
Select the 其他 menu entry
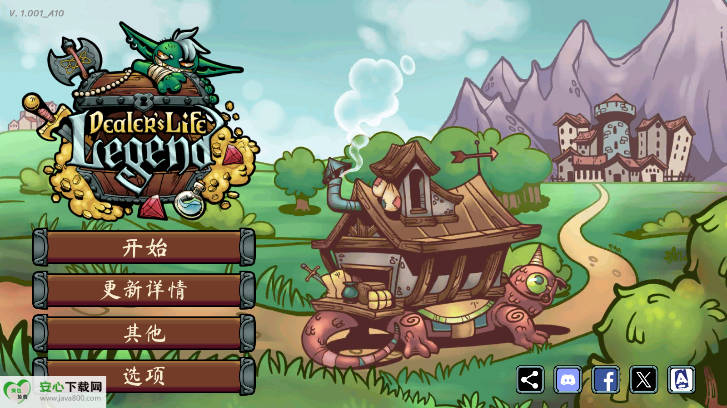[144, 333]
